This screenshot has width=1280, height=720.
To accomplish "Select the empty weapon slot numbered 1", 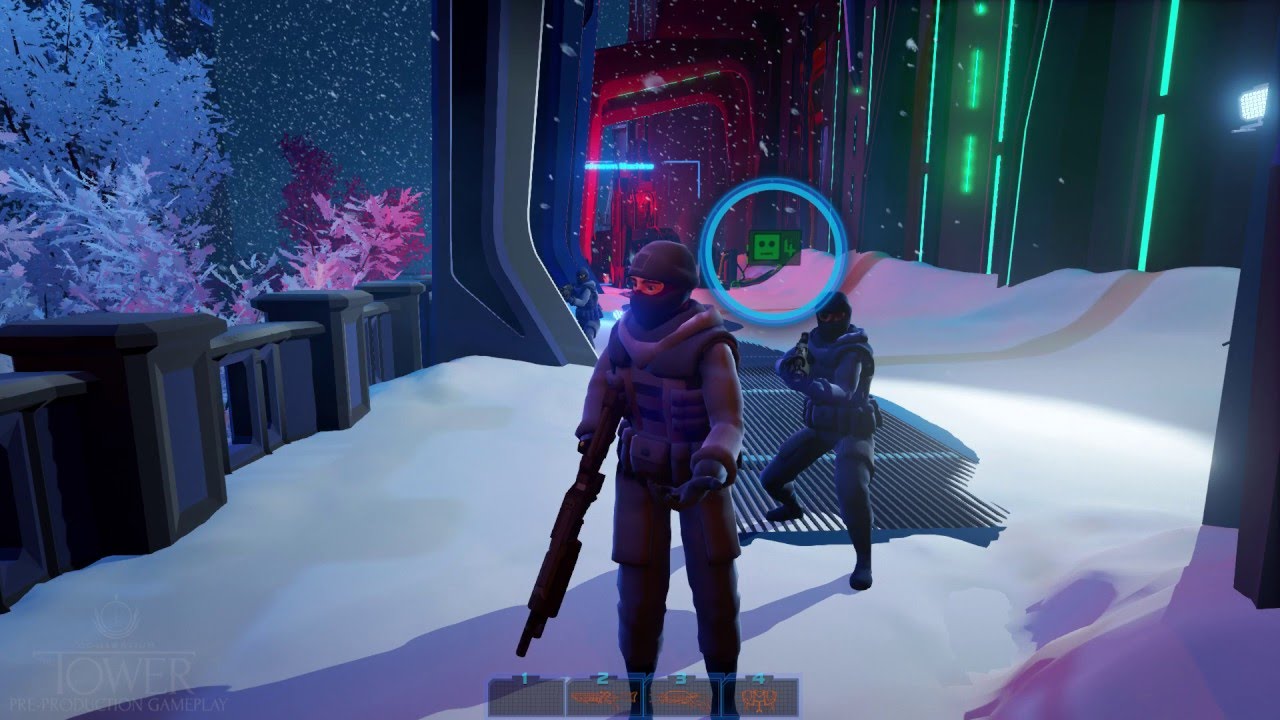I will click(526, 696).
